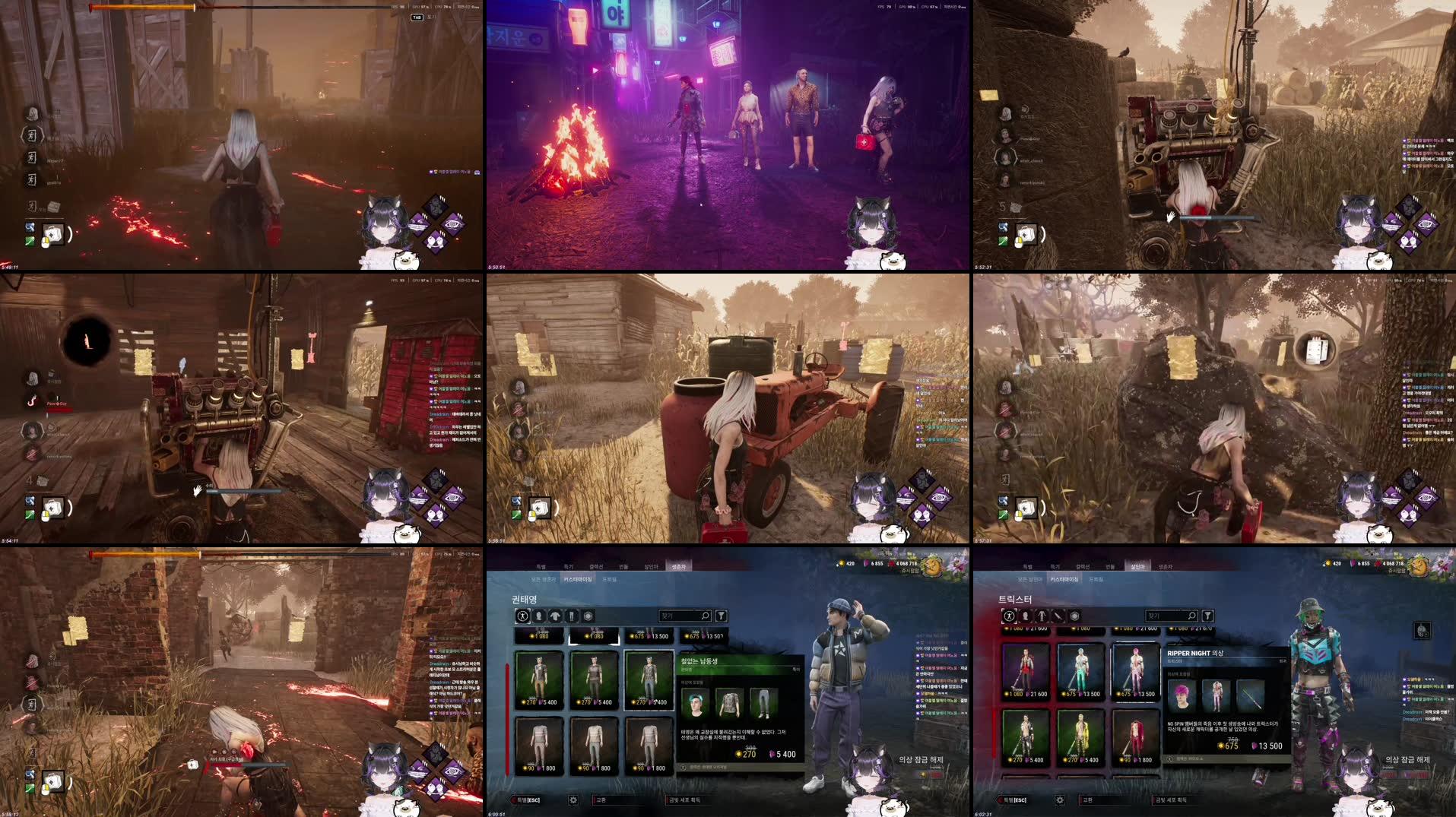Select Trickster's full-body category button
1456x817 pixels.
point(1010,616)
